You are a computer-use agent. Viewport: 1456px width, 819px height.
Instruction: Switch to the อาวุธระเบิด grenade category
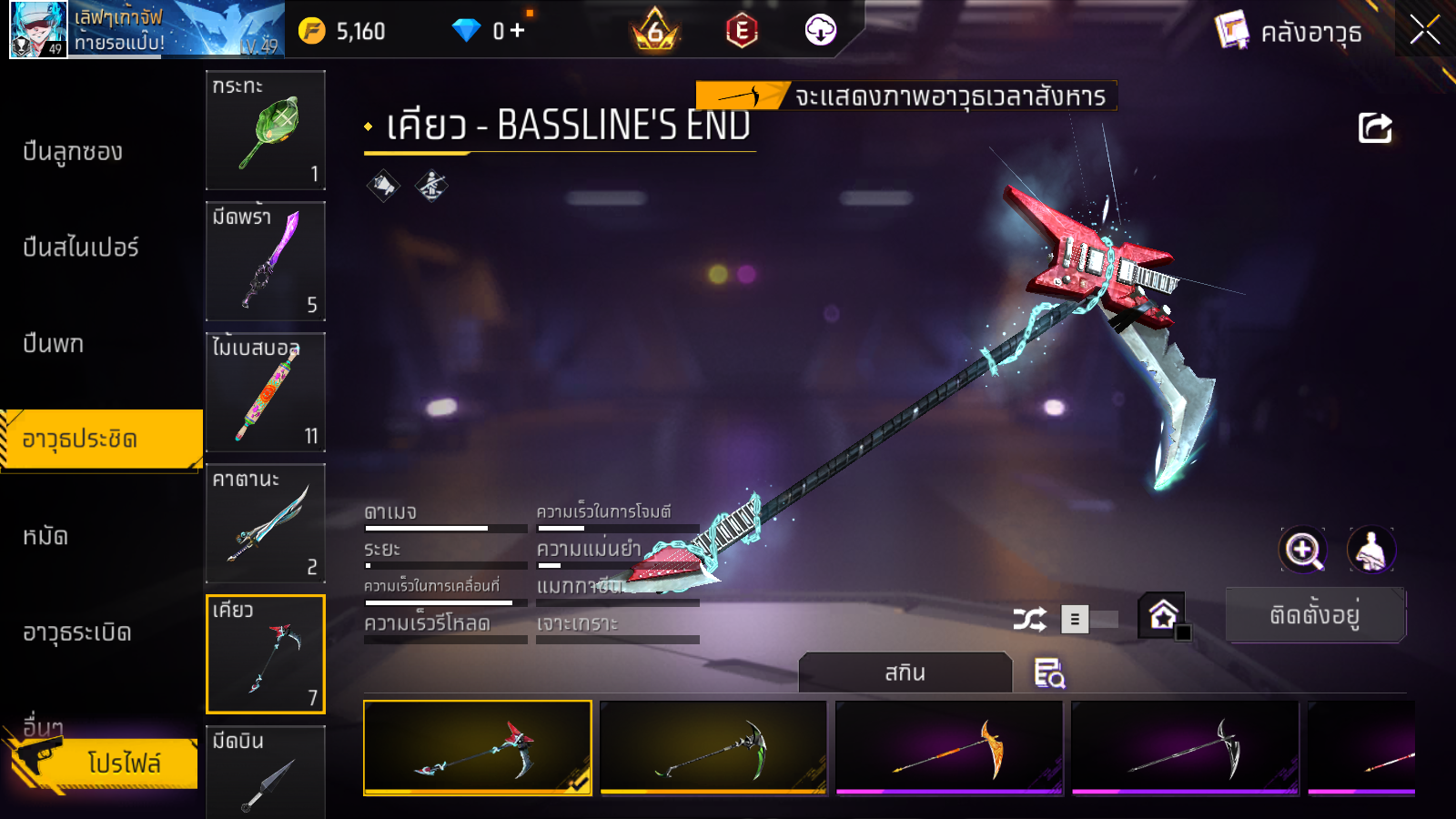tap(77, 632)
